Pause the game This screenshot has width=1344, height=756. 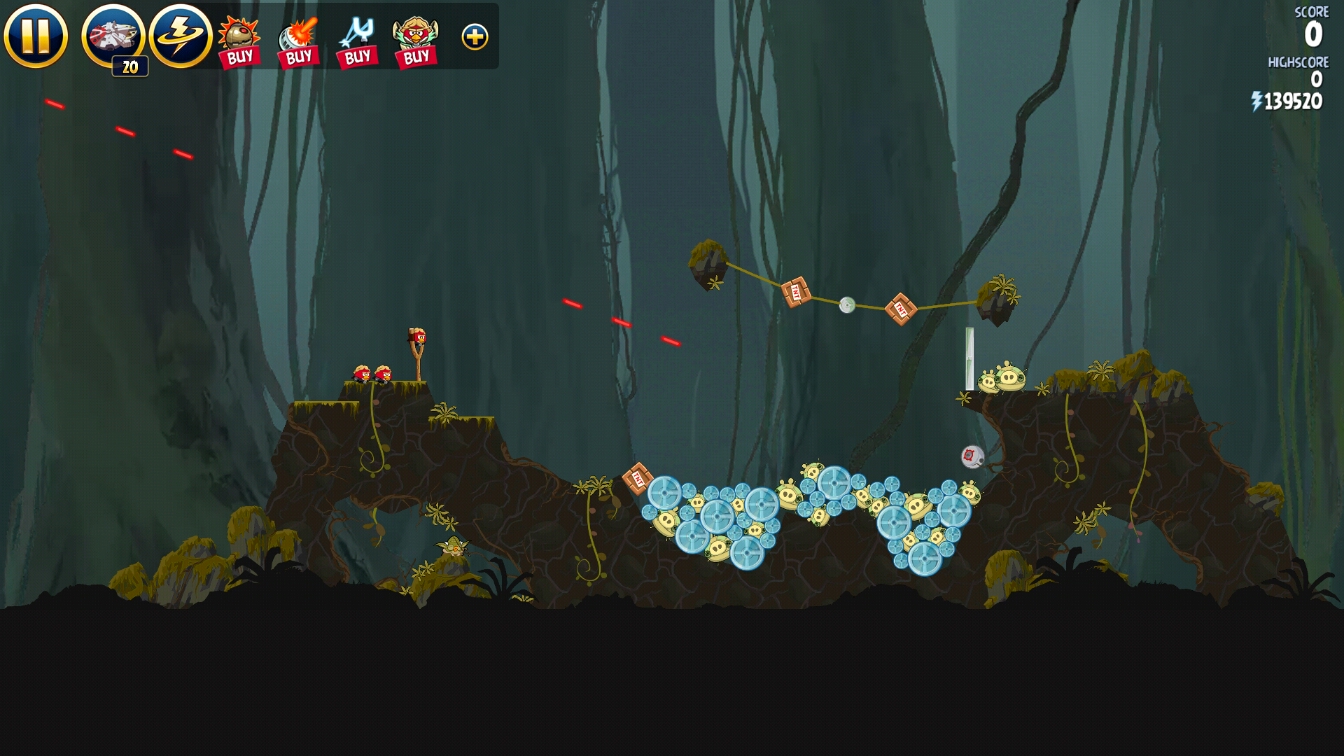point(36,36)
